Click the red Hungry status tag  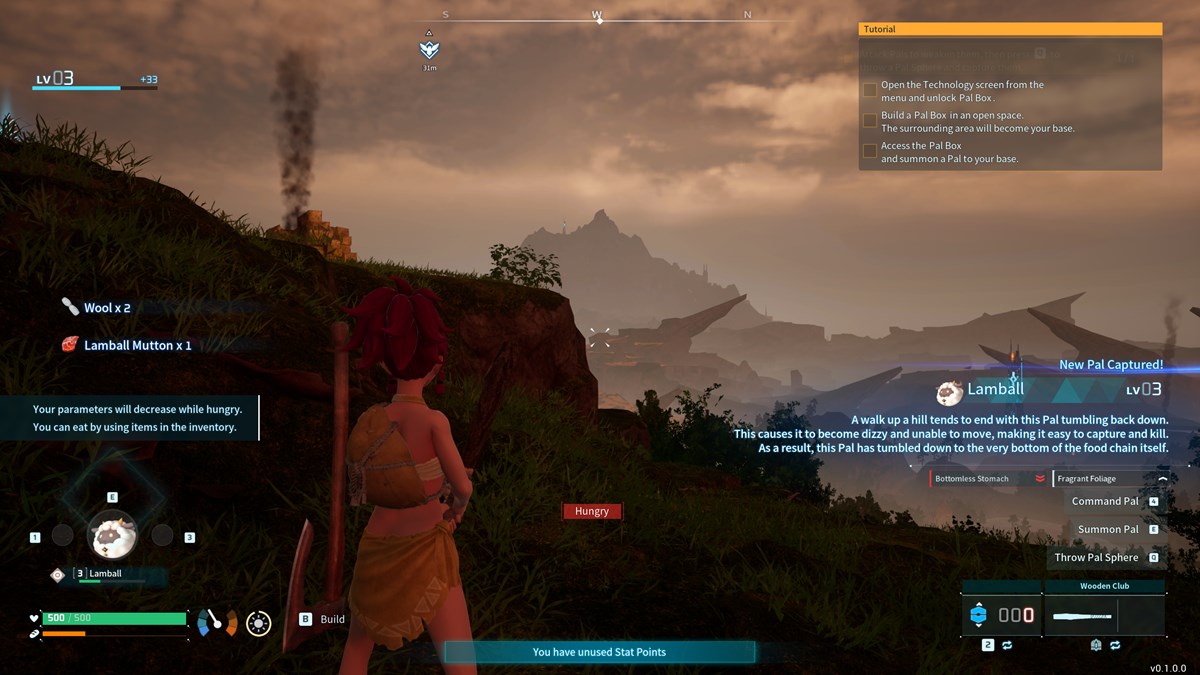coord(592,511)
